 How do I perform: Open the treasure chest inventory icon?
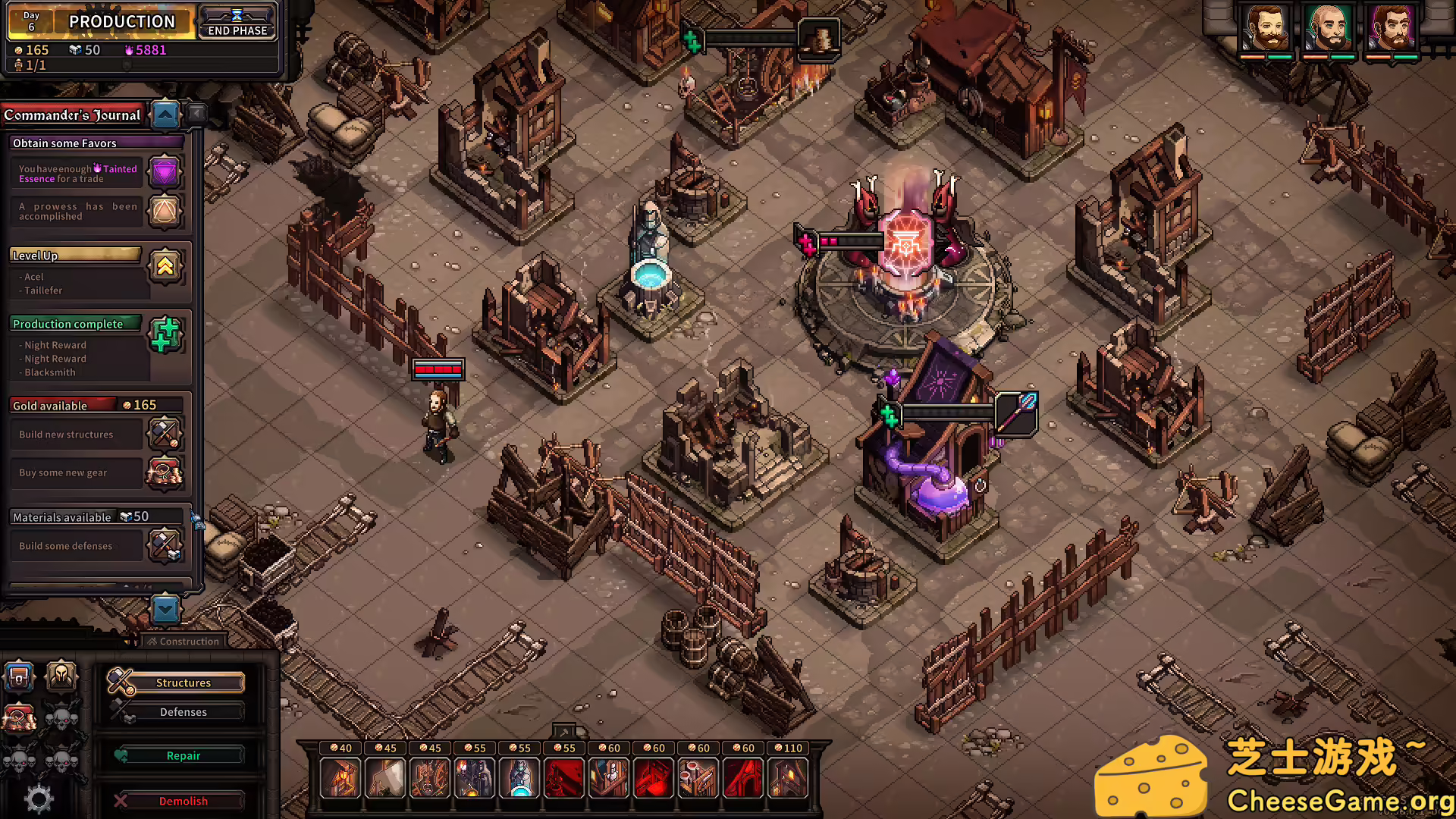click(x=19, y=675)
